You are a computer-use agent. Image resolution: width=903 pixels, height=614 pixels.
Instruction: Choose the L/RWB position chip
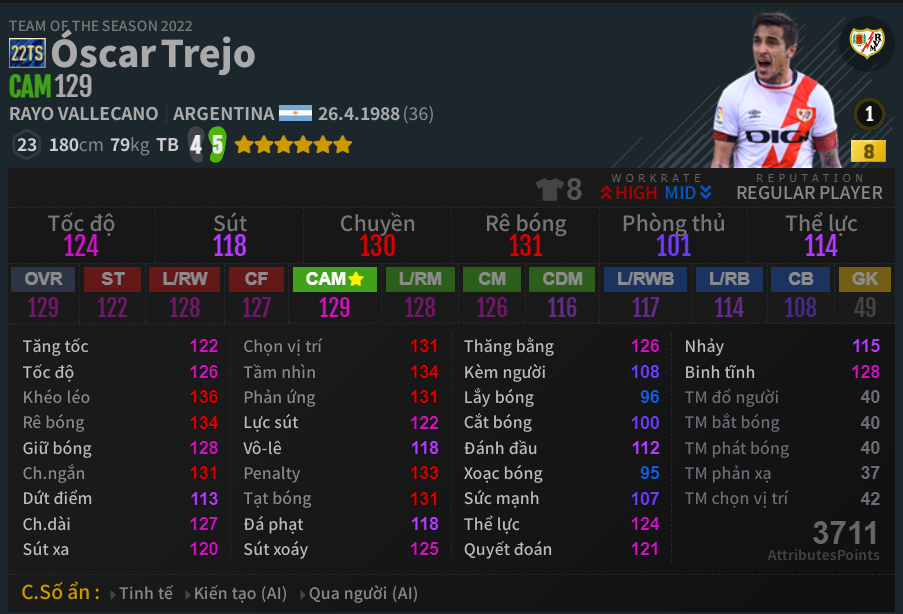tap(645, 279)
